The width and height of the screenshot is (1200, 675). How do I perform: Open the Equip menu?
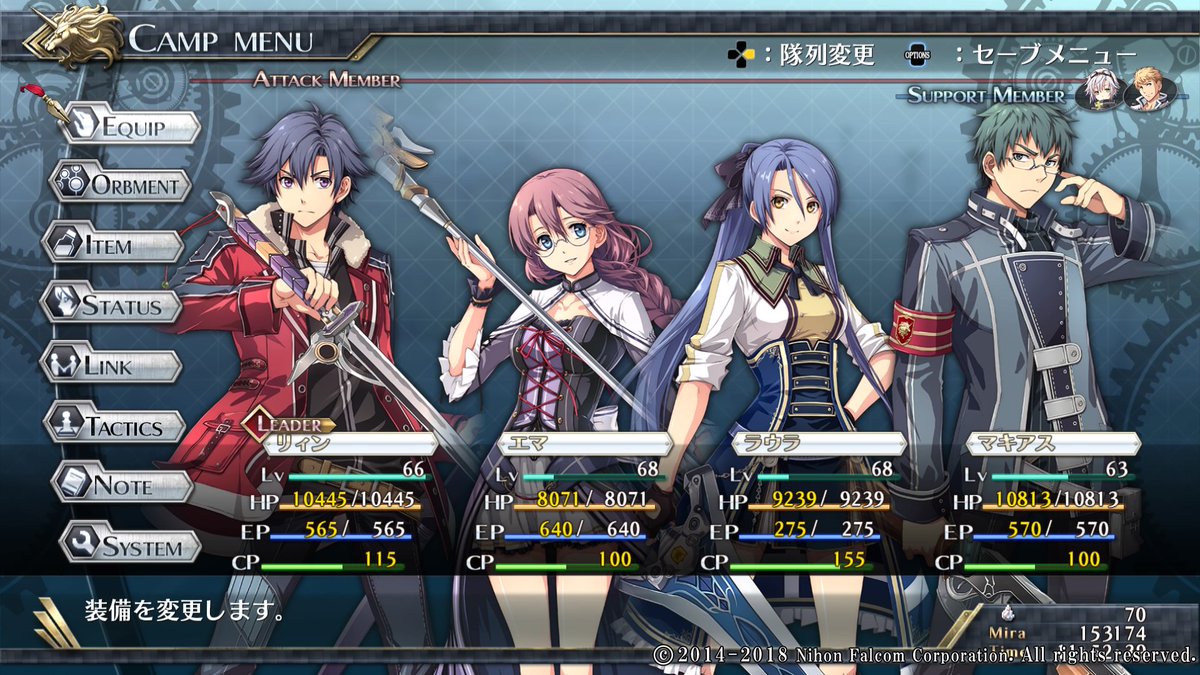click(x=128, y=127)
